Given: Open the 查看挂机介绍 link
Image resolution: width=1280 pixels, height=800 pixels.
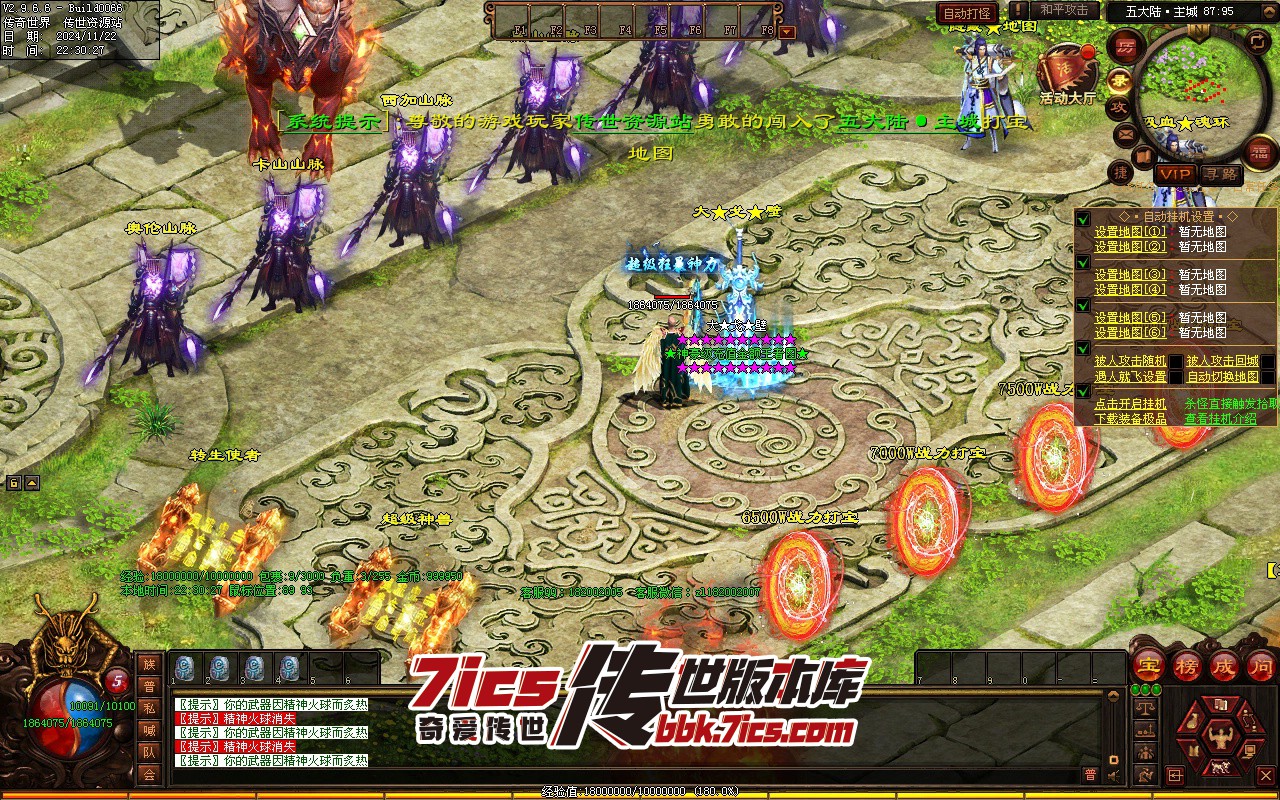Looking at the screenshot, I should coord(1220,419).
